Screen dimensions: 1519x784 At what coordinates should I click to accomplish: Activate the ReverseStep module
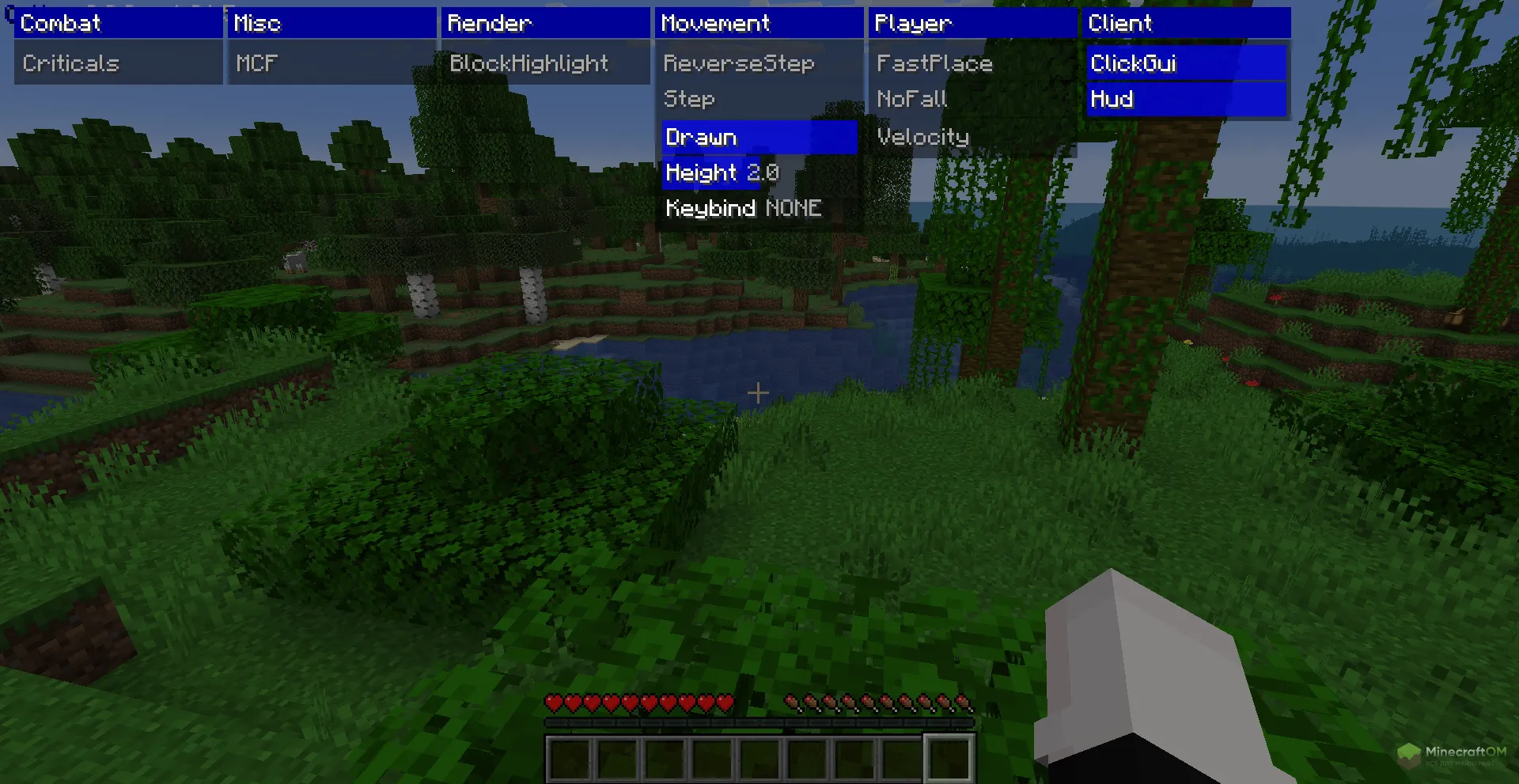(759, 63)
